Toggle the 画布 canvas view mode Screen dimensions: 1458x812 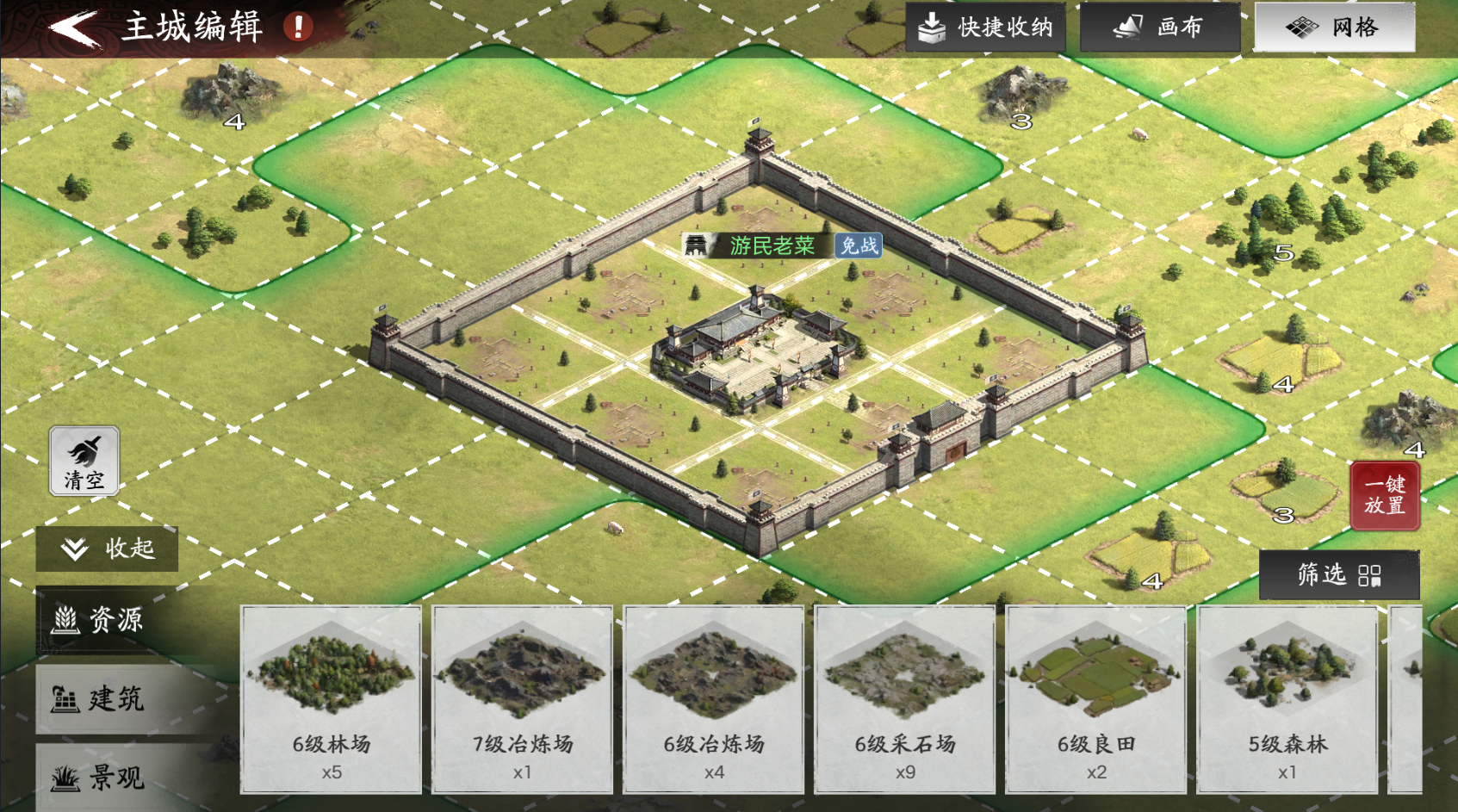pyautogui.click(x=1159, y=26)
